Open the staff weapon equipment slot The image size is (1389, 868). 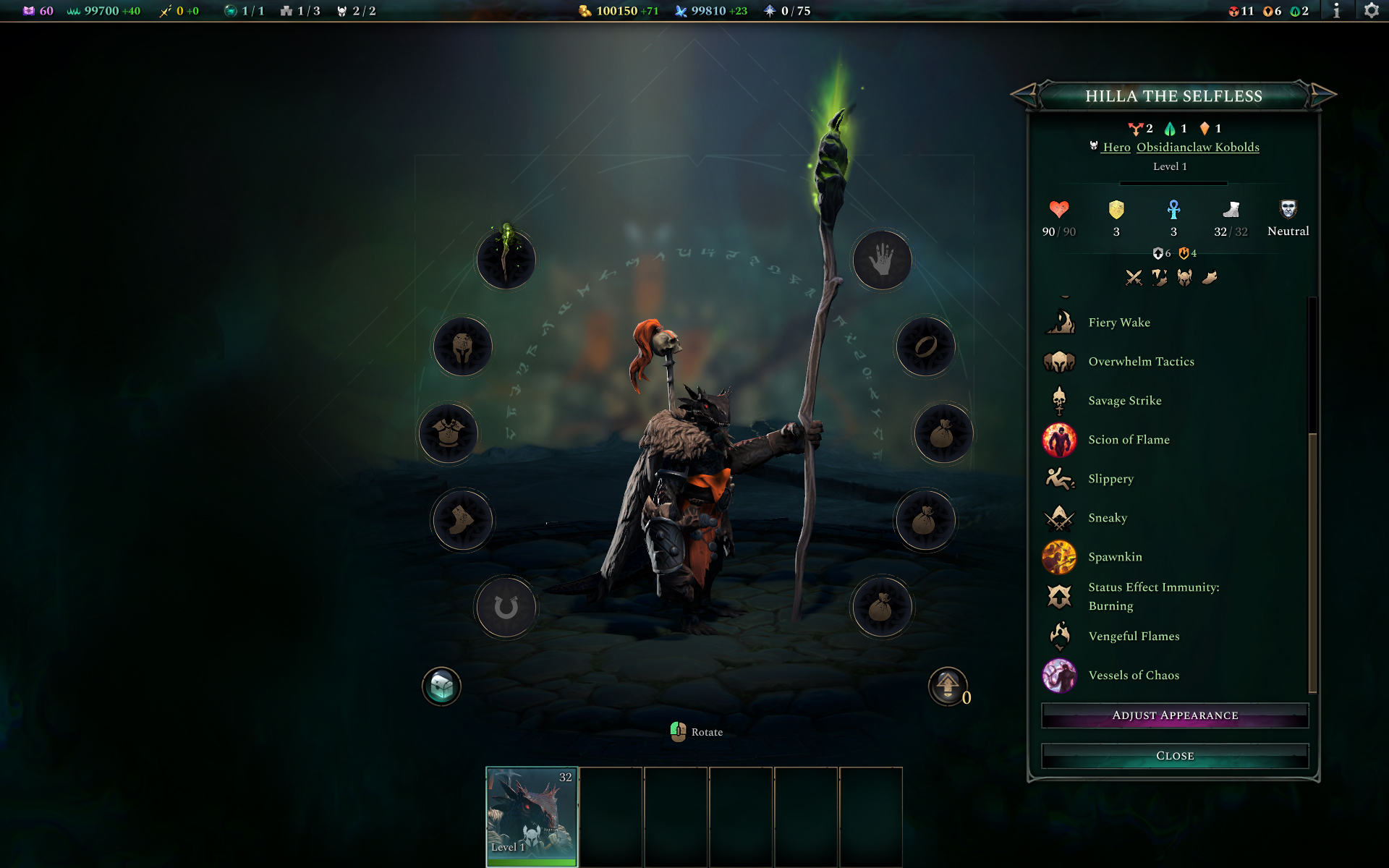click(x=506, y=260)
